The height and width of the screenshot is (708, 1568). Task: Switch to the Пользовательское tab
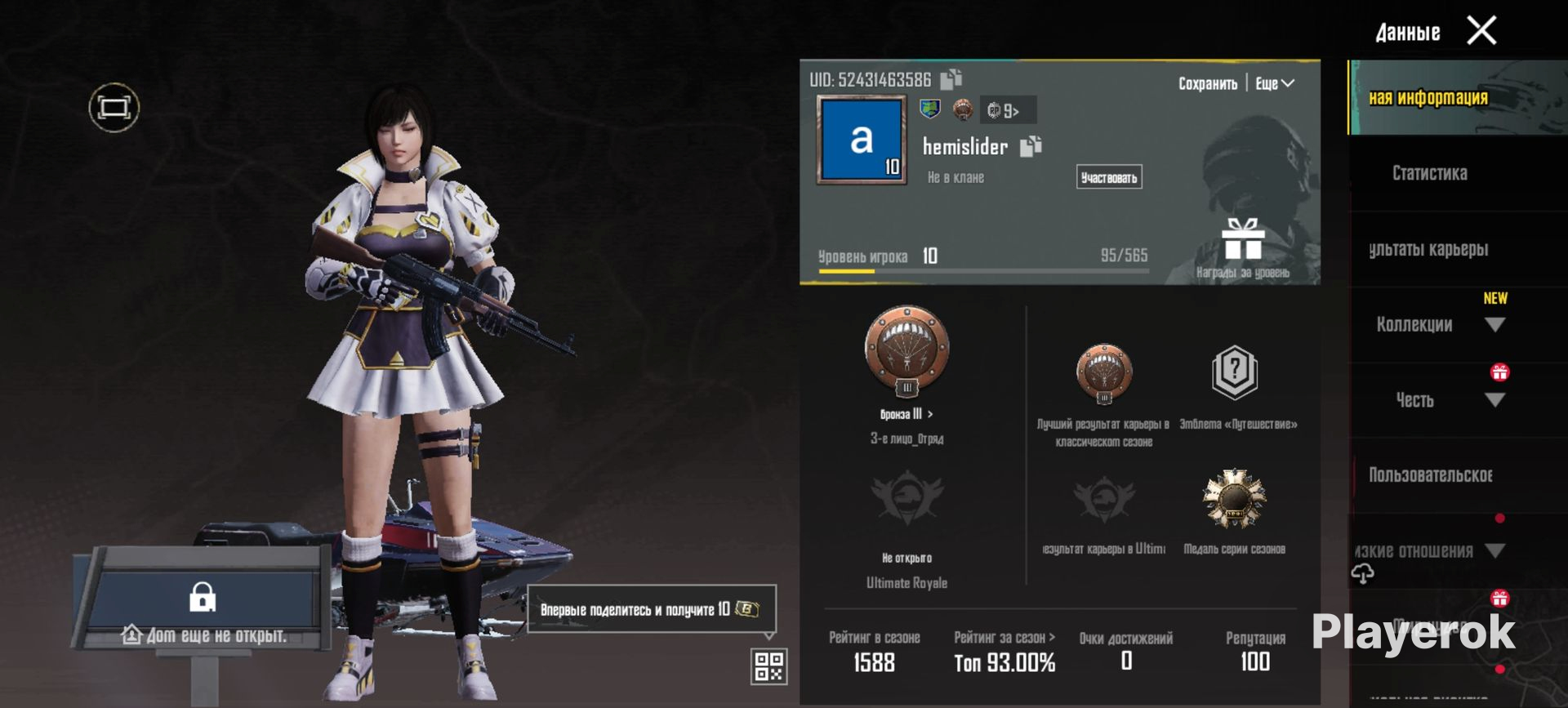pos(1430,475)
